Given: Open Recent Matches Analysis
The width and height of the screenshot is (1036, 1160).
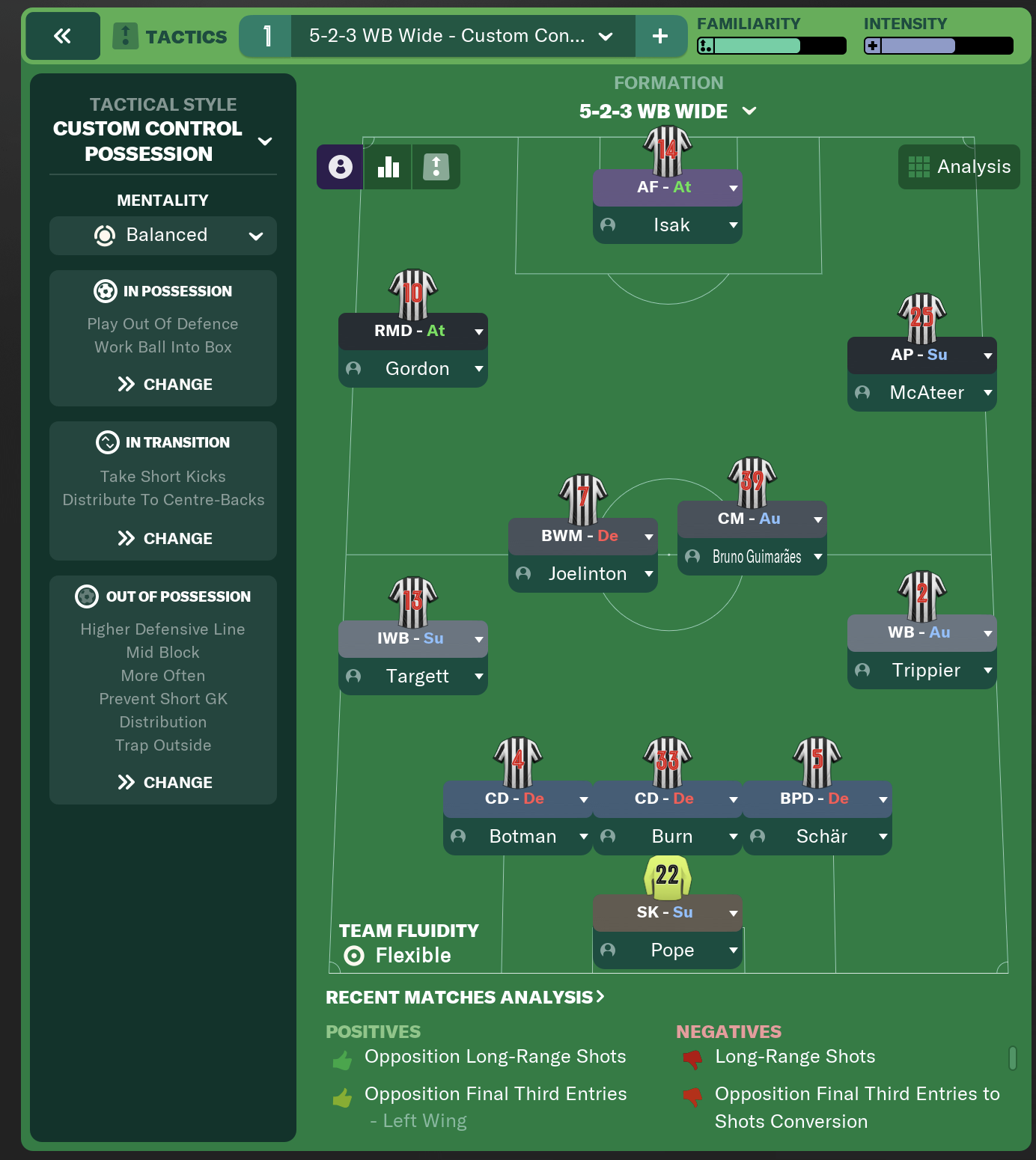Looking at the screenshot, I should (464, 997).
